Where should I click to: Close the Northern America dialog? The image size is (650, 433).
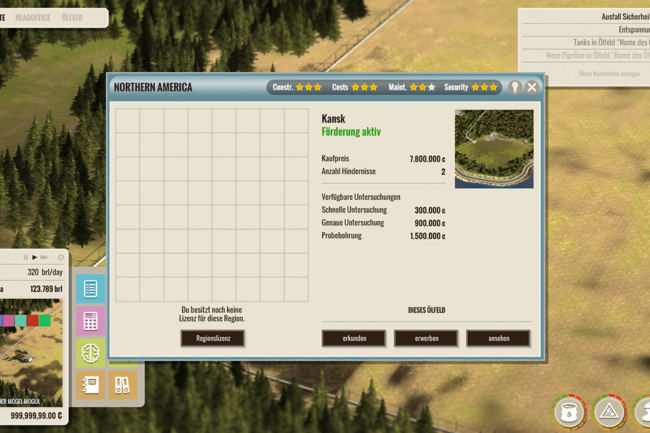point(532,87)
